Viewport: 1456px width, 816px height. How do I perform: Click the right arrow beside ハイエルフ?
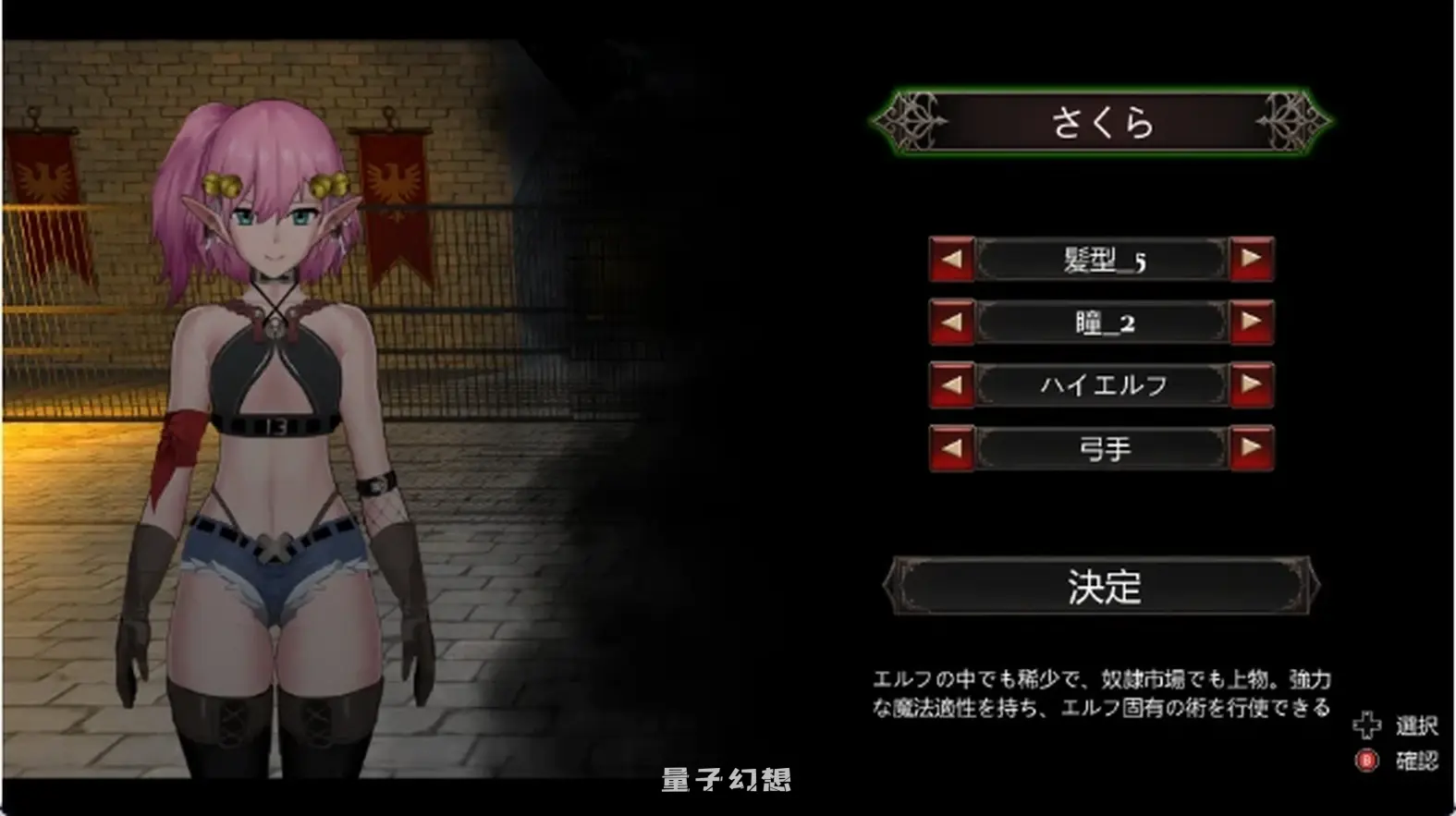click(x=1253, y=384)
